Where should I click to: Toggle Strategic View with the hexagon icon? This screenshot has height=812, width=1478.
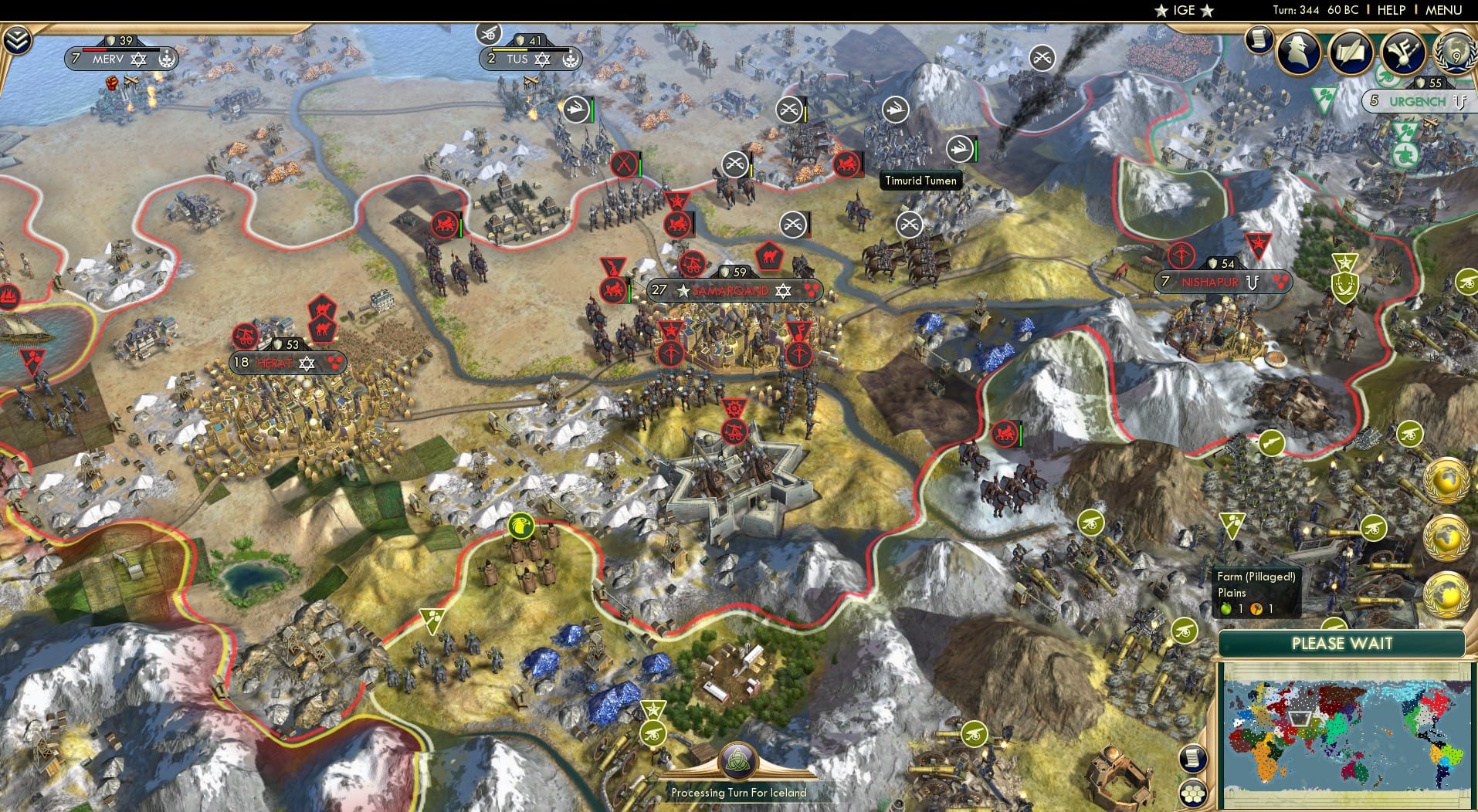1193,795
